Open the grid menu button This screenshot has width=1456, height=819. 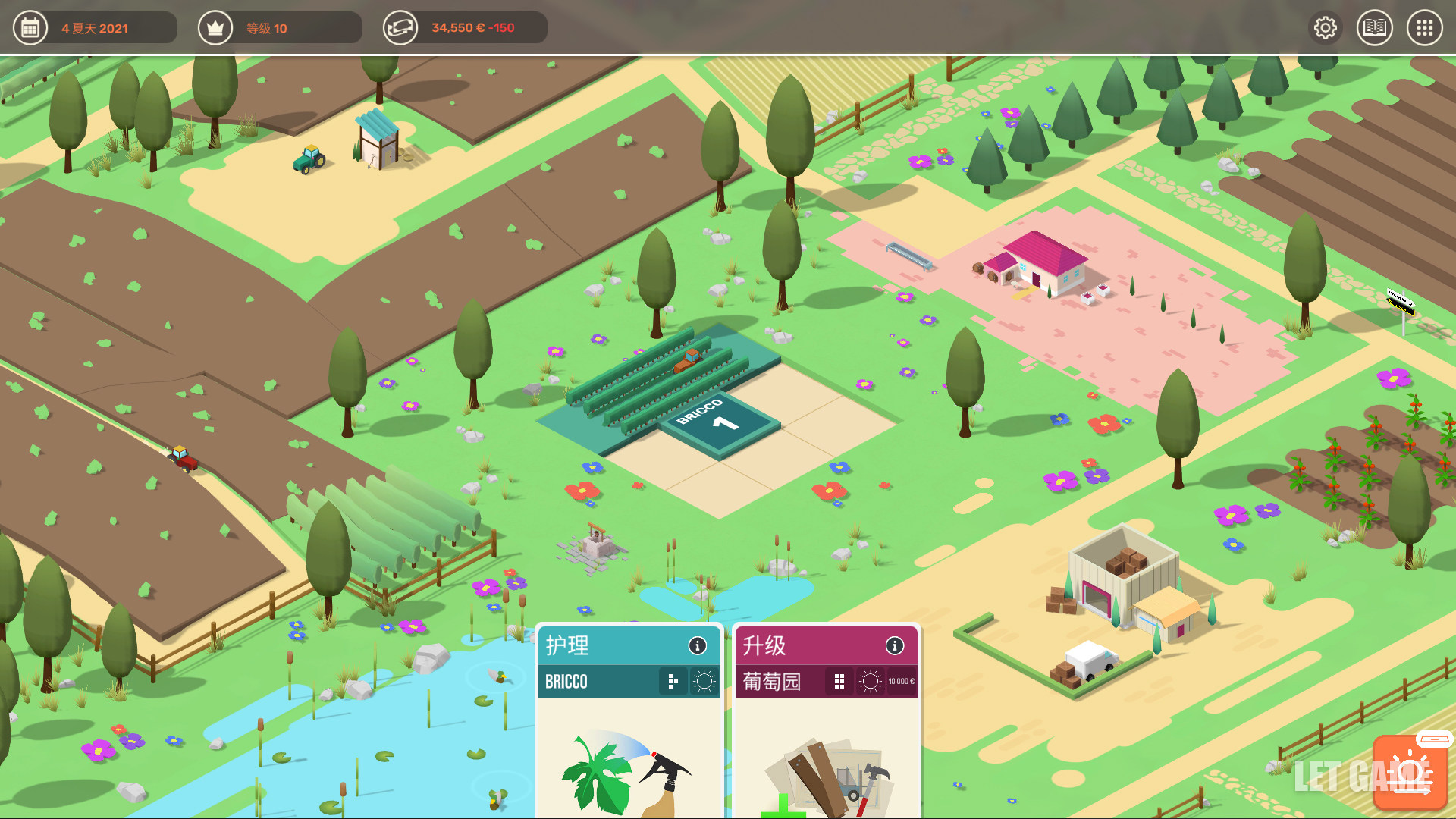coord(1424,28)
